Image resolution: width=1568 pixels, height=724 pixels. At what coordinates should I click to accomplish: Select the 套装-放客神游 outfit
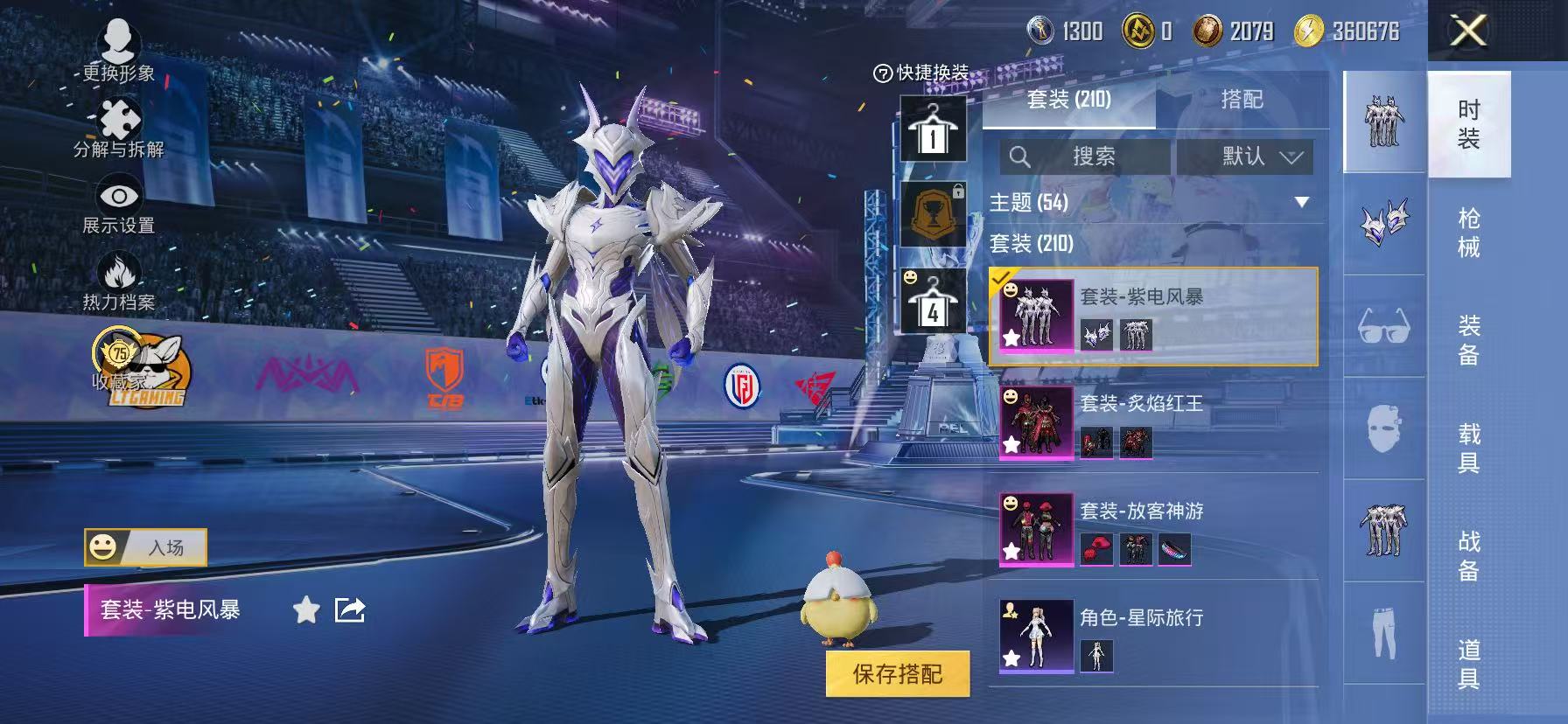coord(1153,529)
